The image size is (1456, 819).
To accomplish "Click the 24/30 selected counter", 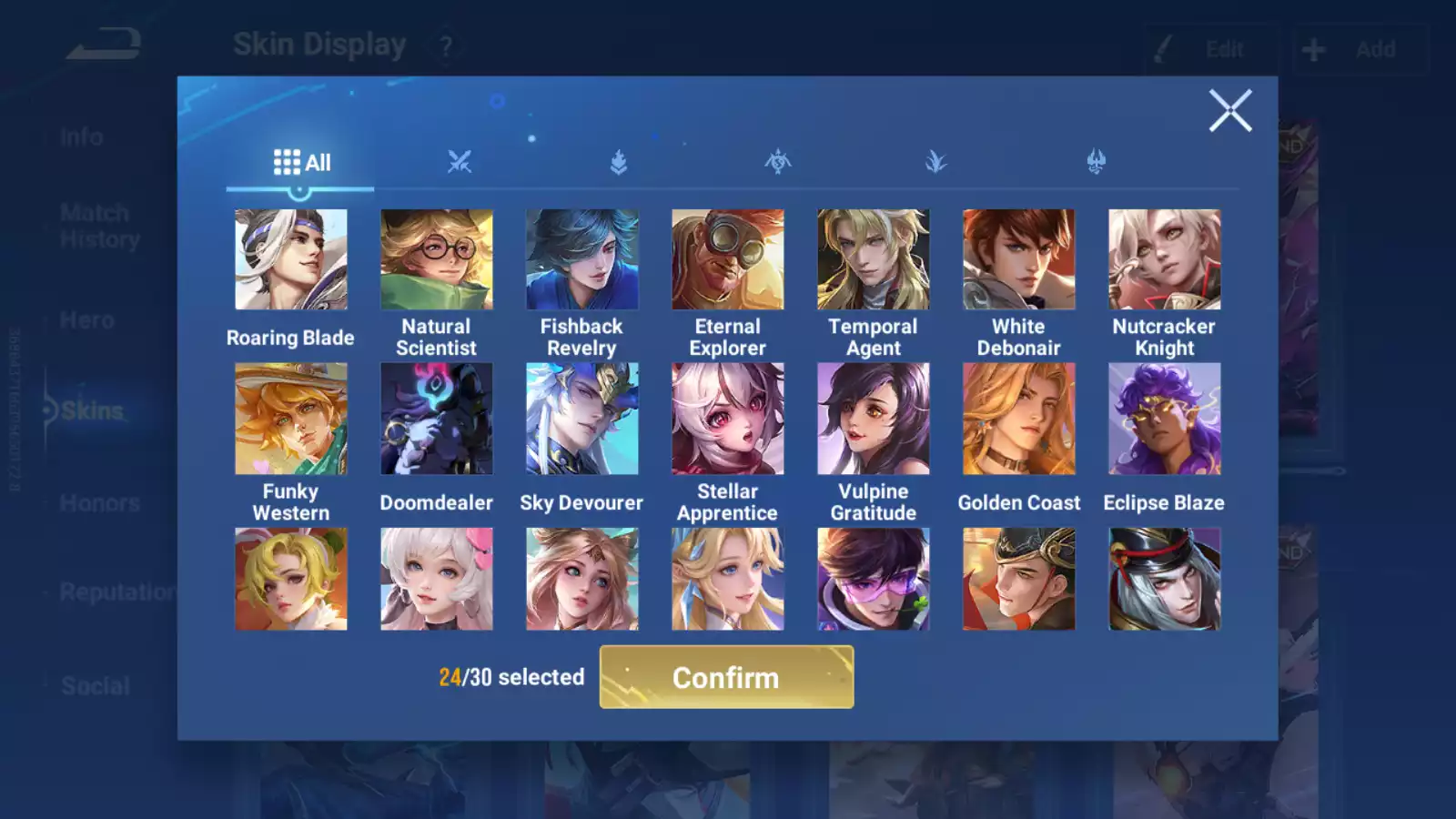I will coord(511,677).
